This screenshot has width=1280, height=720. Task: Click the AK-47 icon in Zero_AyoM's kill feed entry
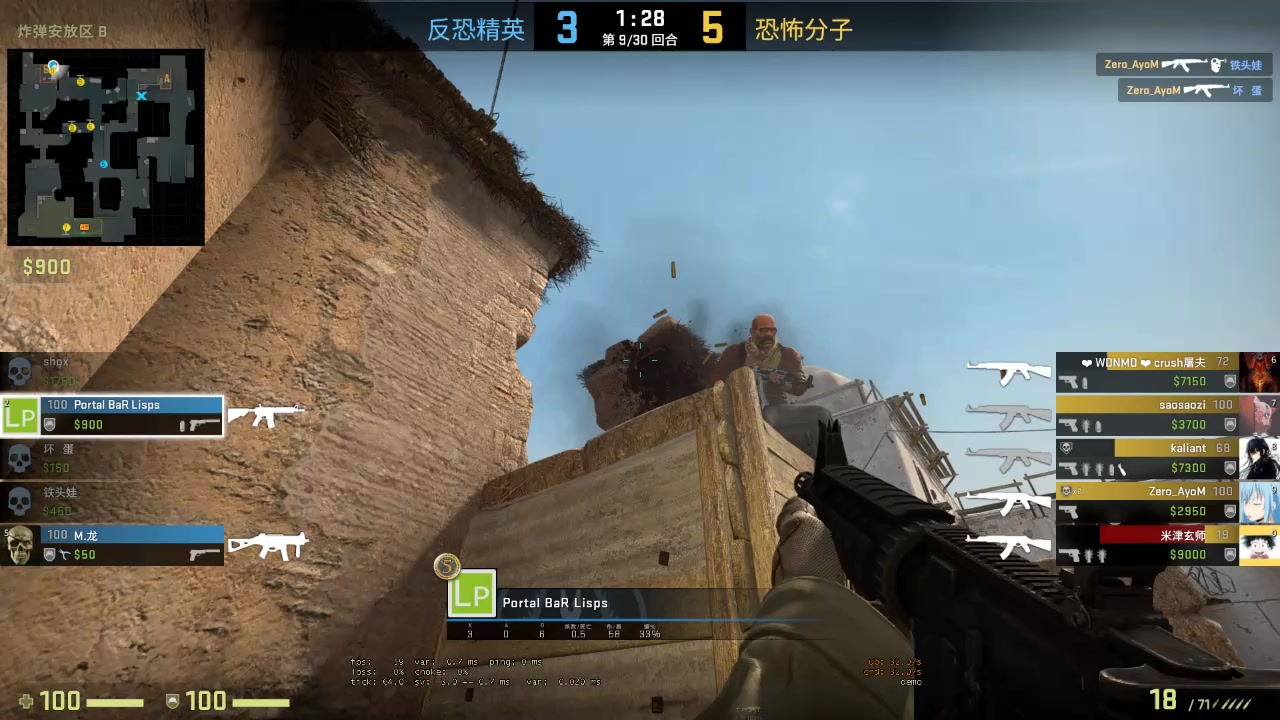pos(1186,64)
